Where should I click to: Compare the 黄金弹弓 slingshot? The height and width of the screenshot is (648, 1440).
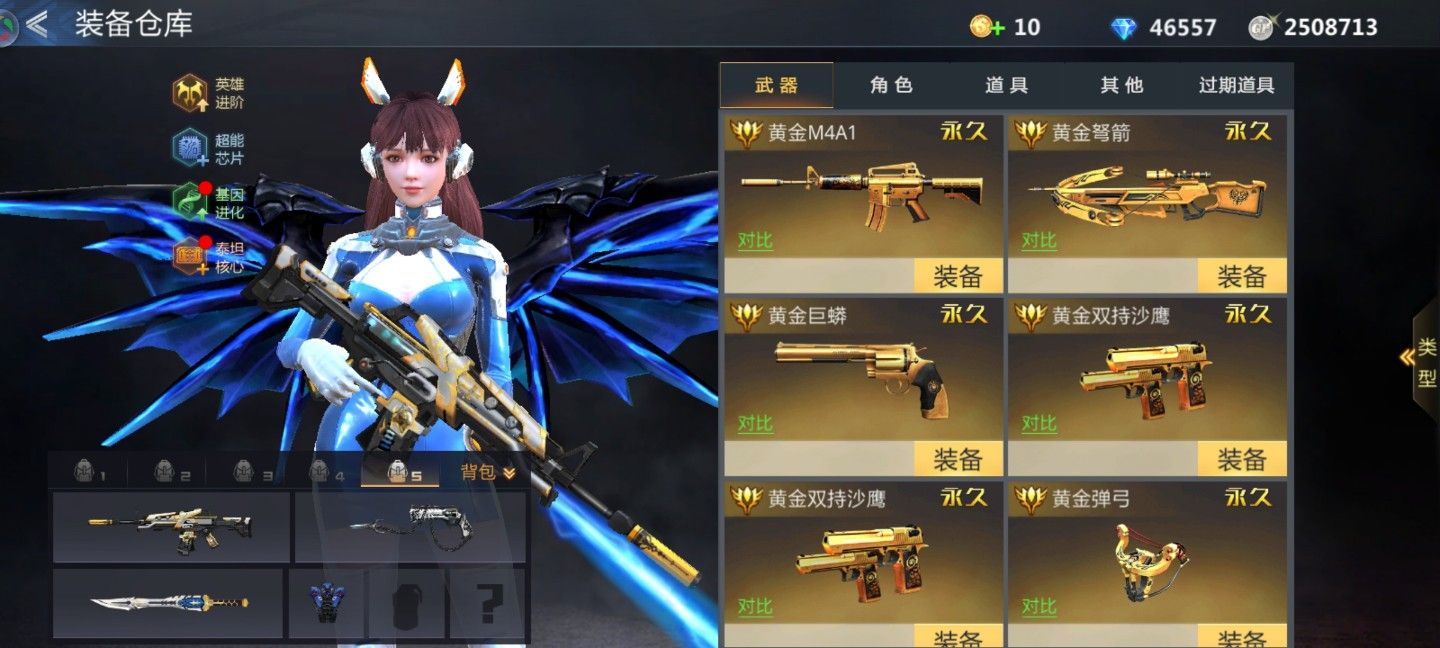coord(1039,606)
